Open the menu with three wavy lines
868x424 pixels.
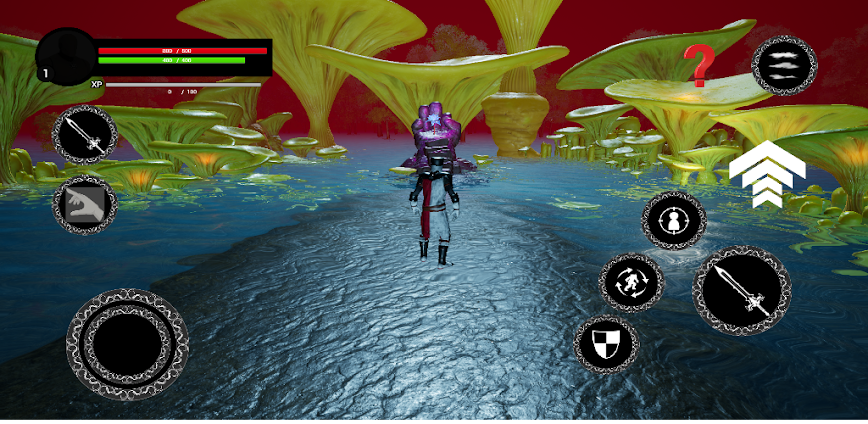[x=784, y=65]
